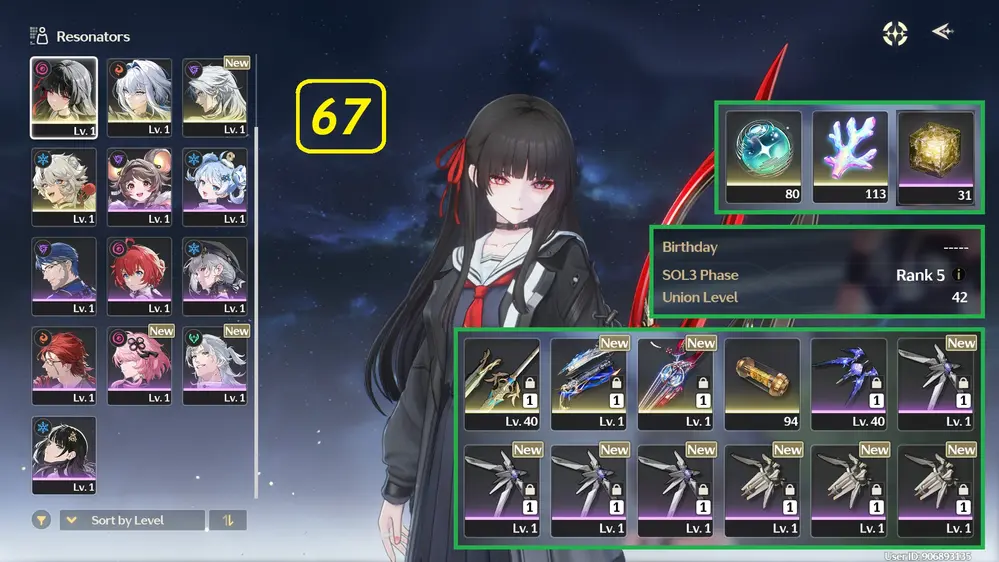
Task: Pick the blue-haired man with glasses portrait
Action: [64, 277]
